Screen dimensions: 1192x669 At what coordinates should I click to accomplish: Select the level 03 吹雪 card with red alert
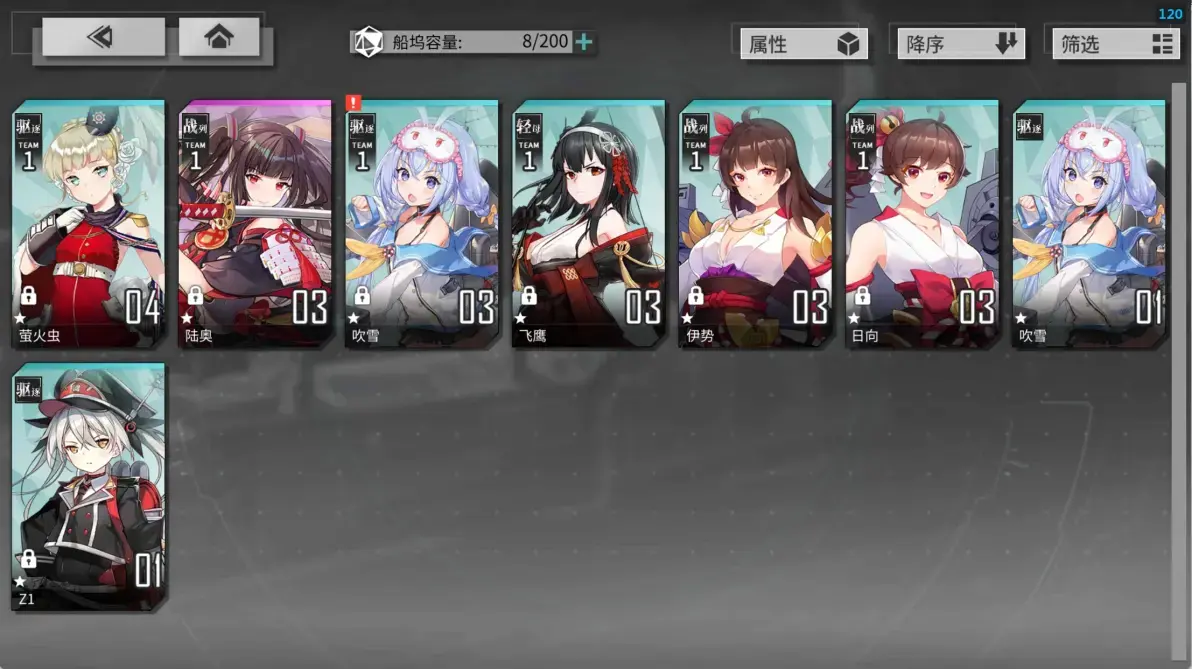click(x=422, y=223)
